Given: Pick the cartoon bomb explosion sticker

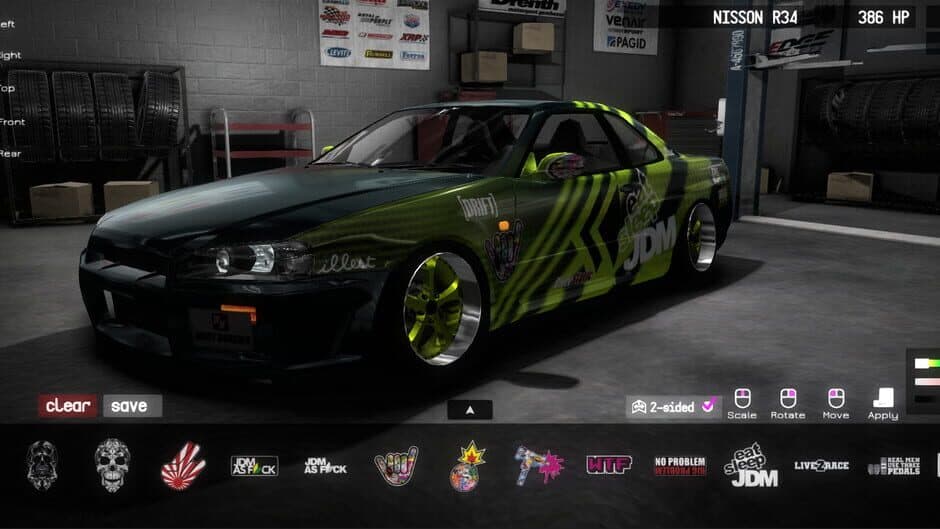Looking at the screenshot, I should click(x=467, y=466).
